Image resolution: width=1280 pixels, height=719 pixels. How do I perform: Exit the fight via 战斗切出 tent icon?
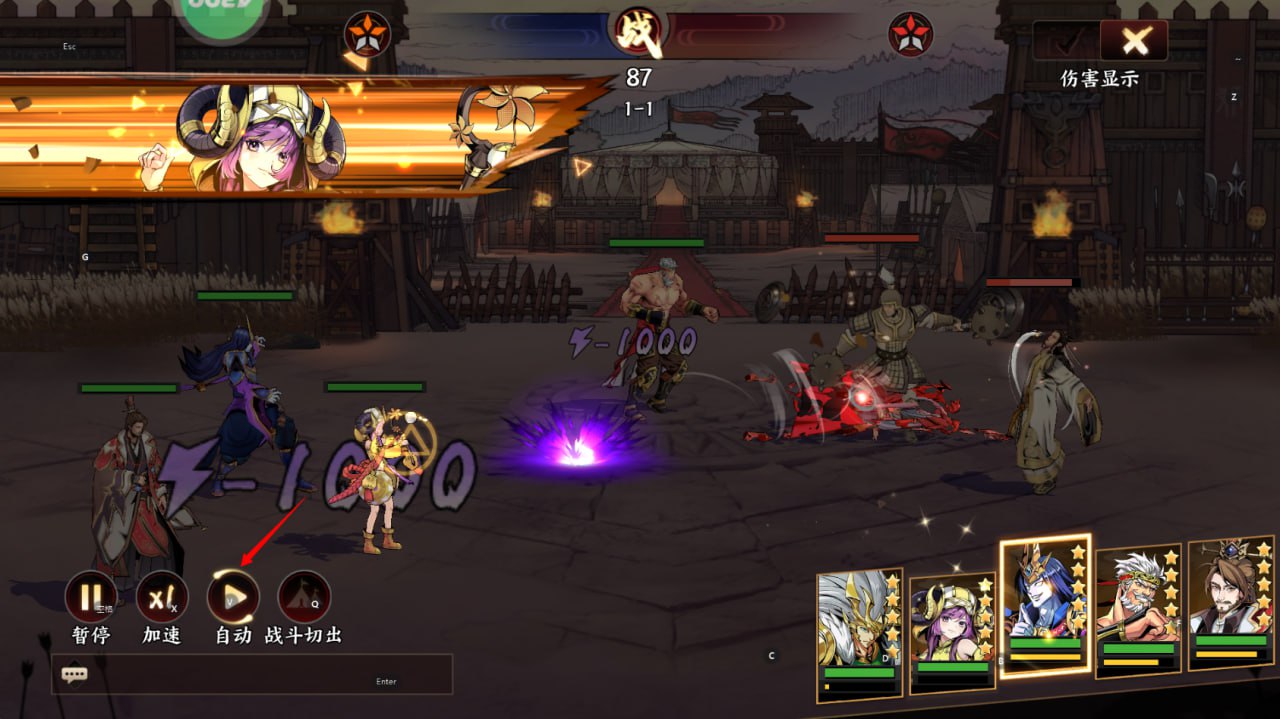(x=304, y=597)
